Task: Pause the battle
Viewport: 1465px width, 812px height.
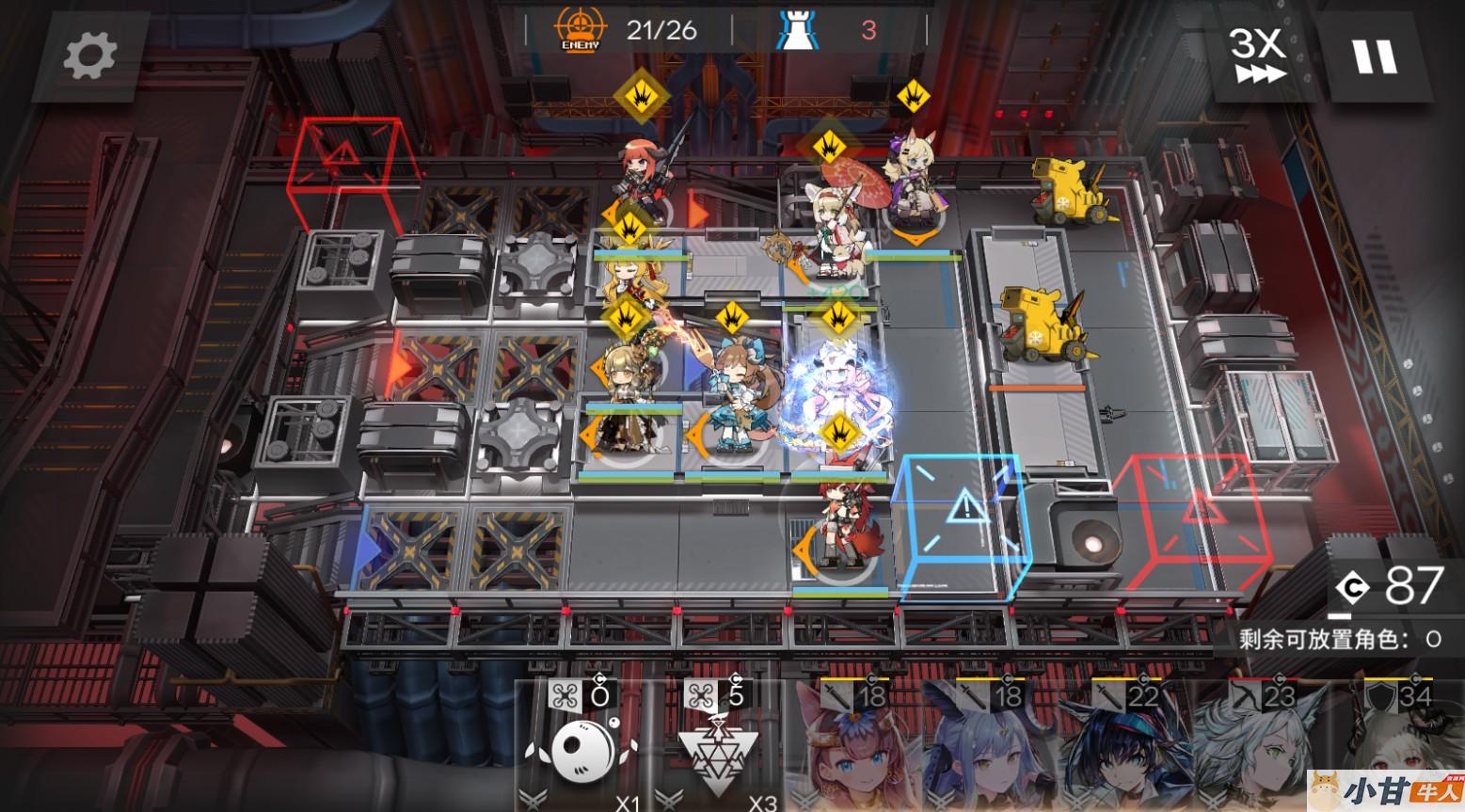Action: pos(1374,56)
